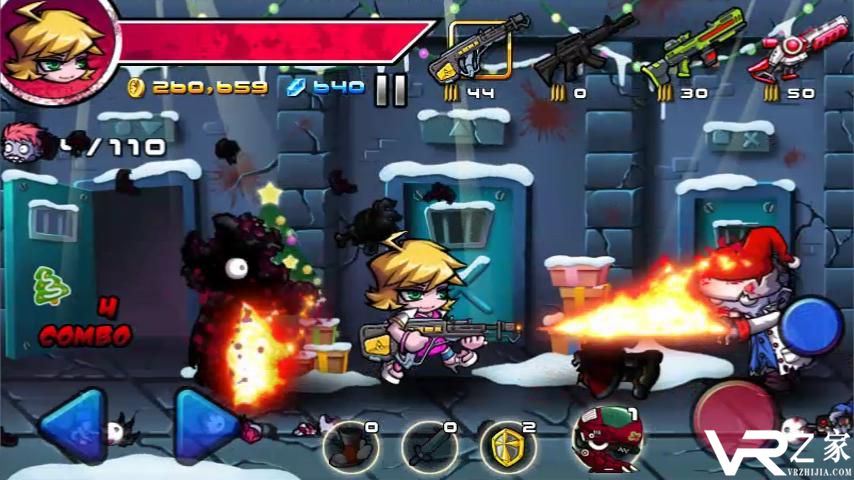
Task: Pause the game
Action: click(x=391, y=90)
